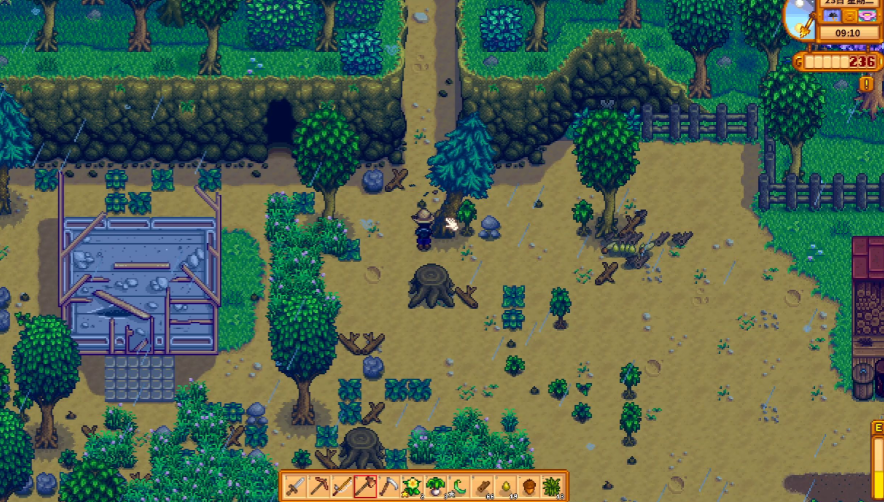
Task: Select the sword in the hotbar
Action: click(294, 487)
